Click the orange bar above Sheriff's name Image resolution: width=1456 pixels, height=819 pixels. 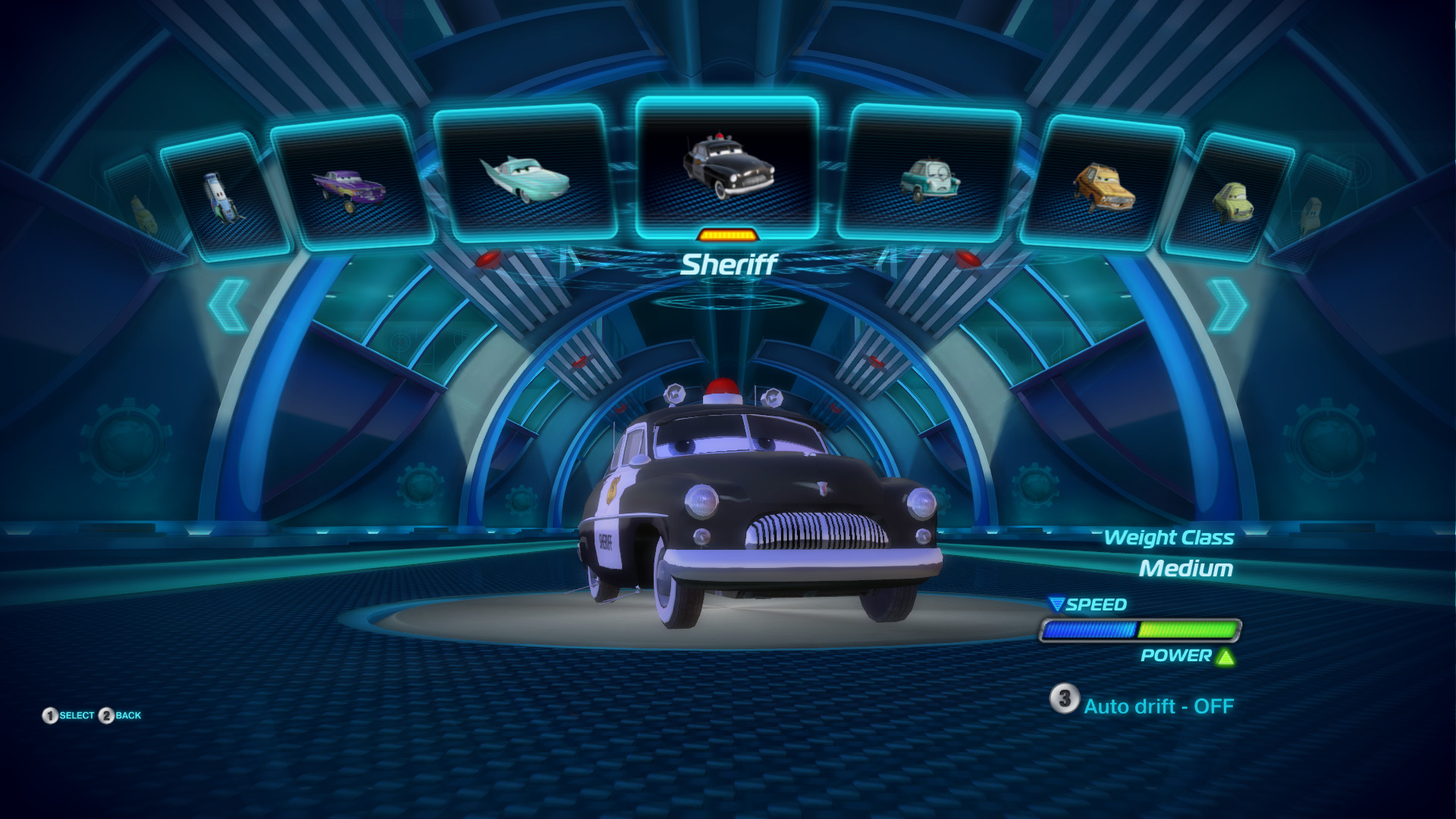[x=728, y=235]
